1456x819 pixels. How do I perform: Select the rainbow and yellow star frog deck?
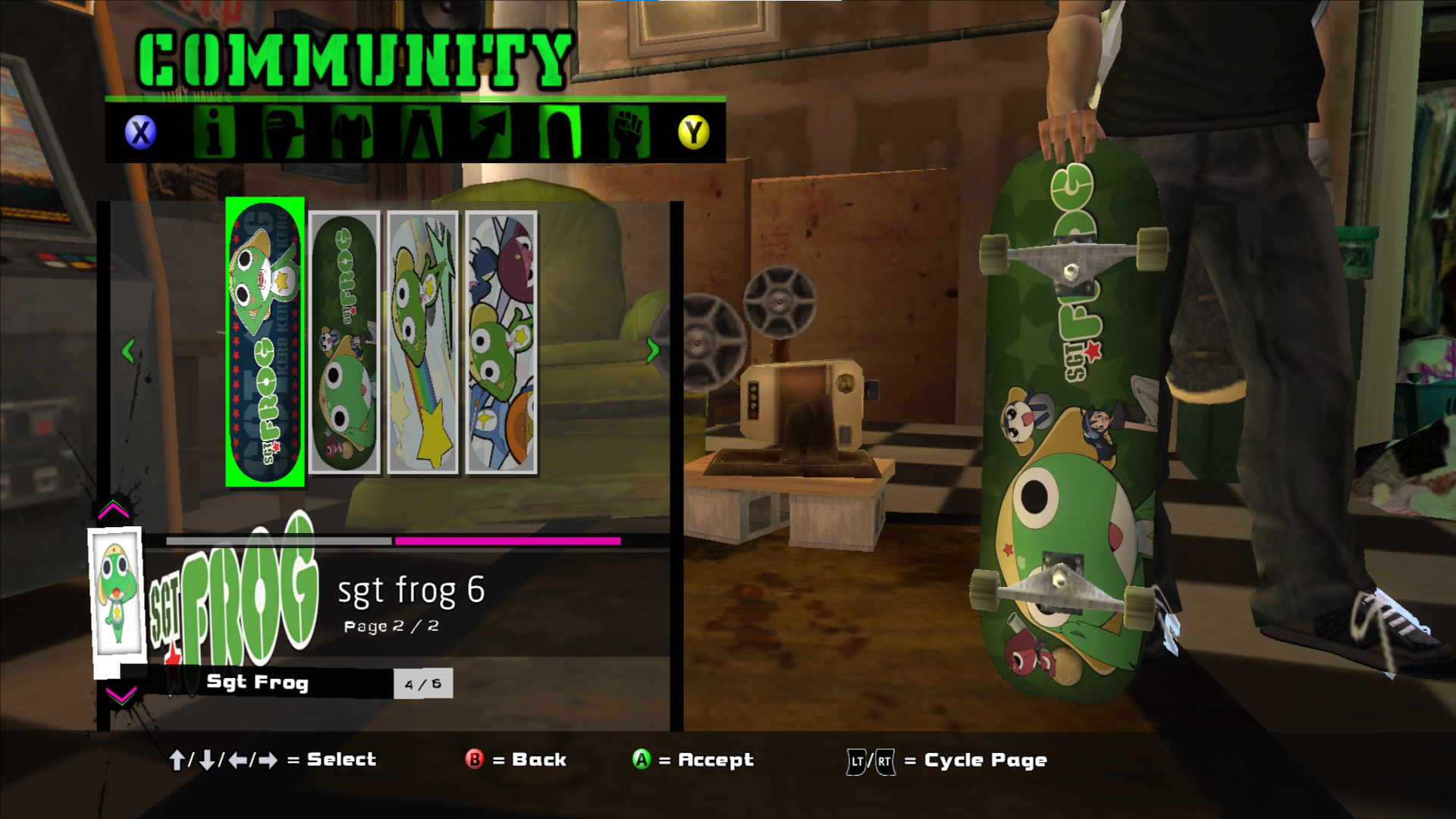[x=422, y=343]
